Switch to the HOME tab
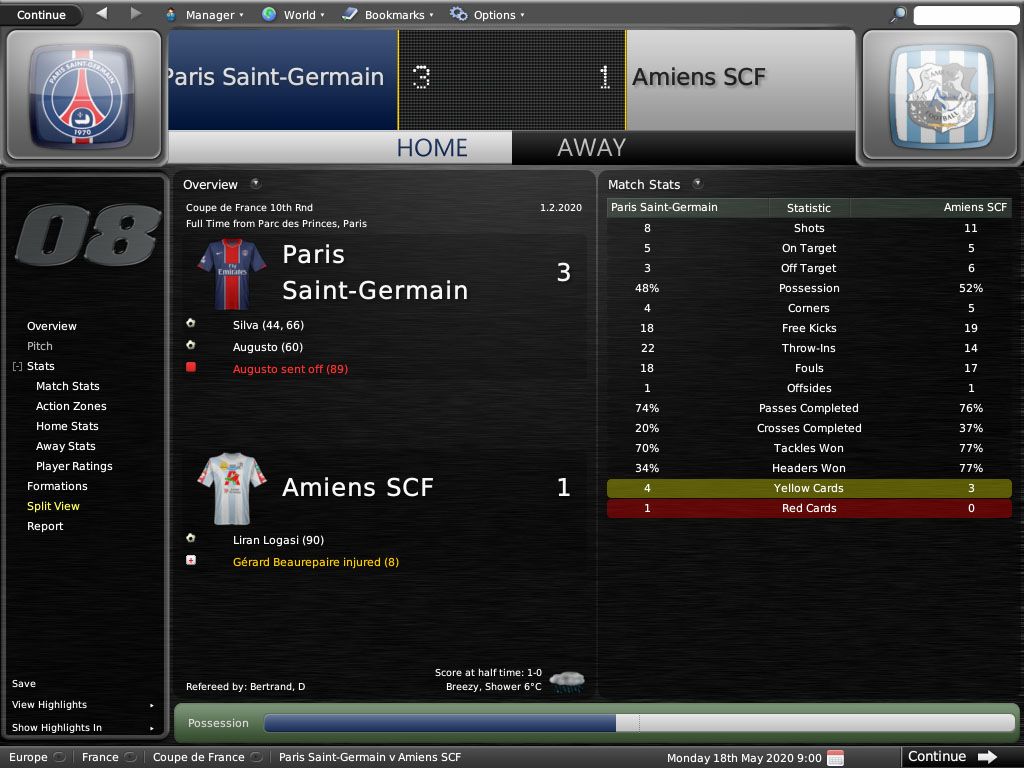 click(432, 148)
